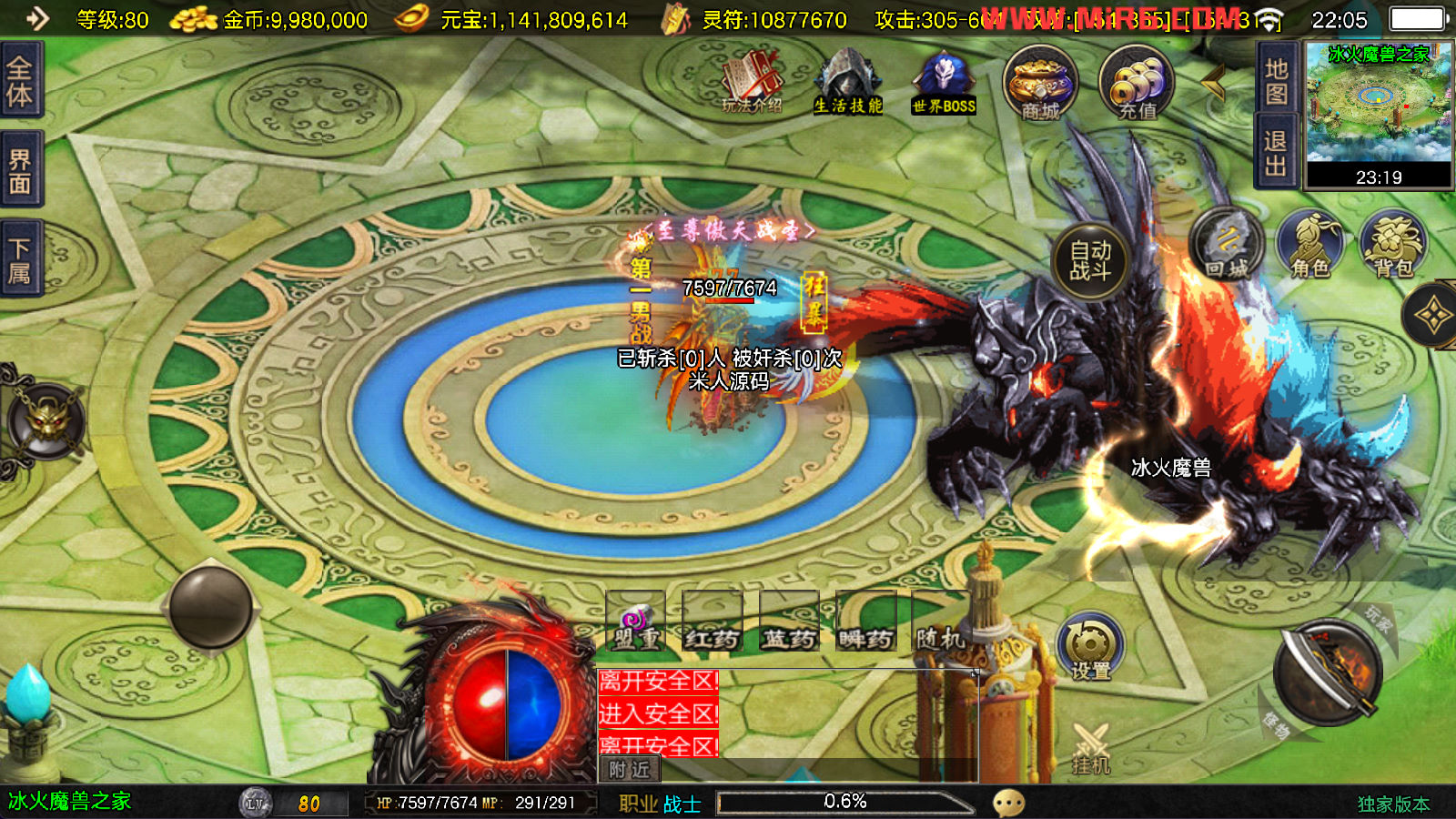Viewport: 1456px width, 819px height.
Task: Tap the sword attack button
Action: 1328,673
